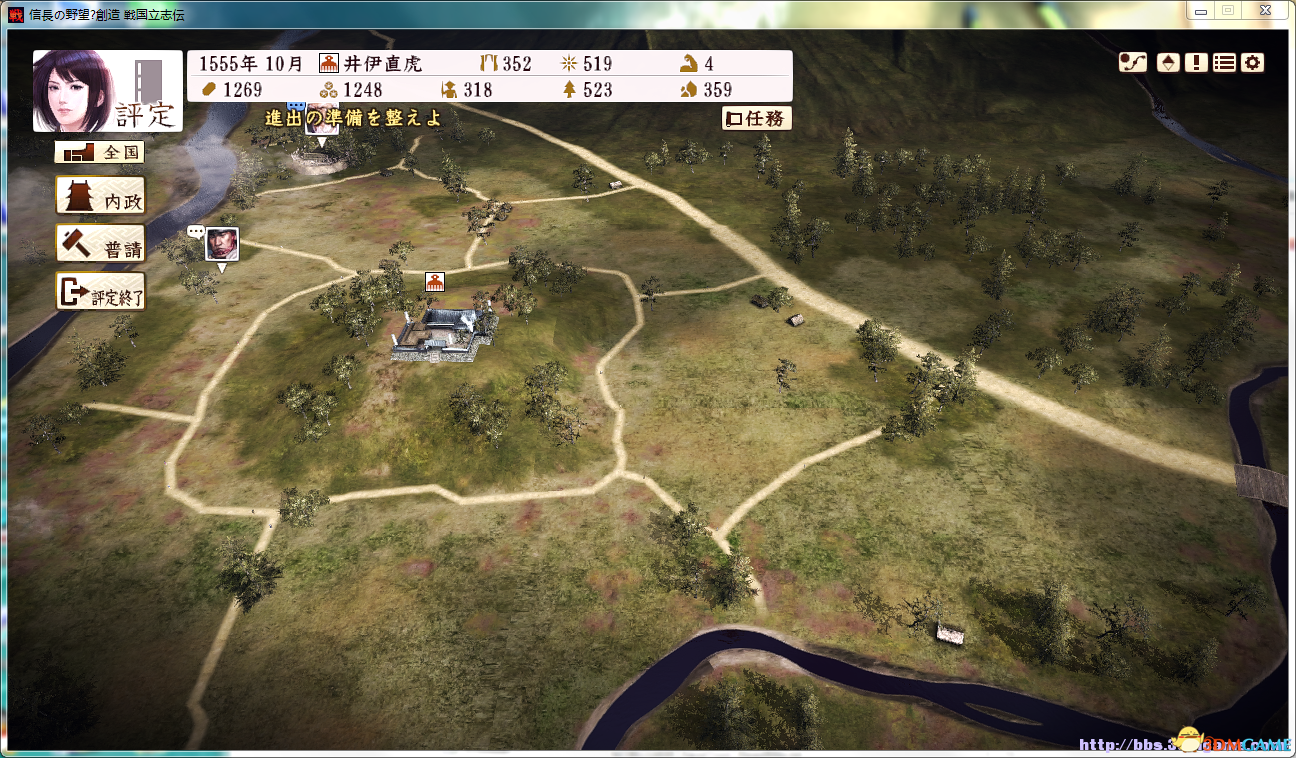Select the white-haired officer with blue speech bubble
1296x758 pixels.
click(321, 117)
